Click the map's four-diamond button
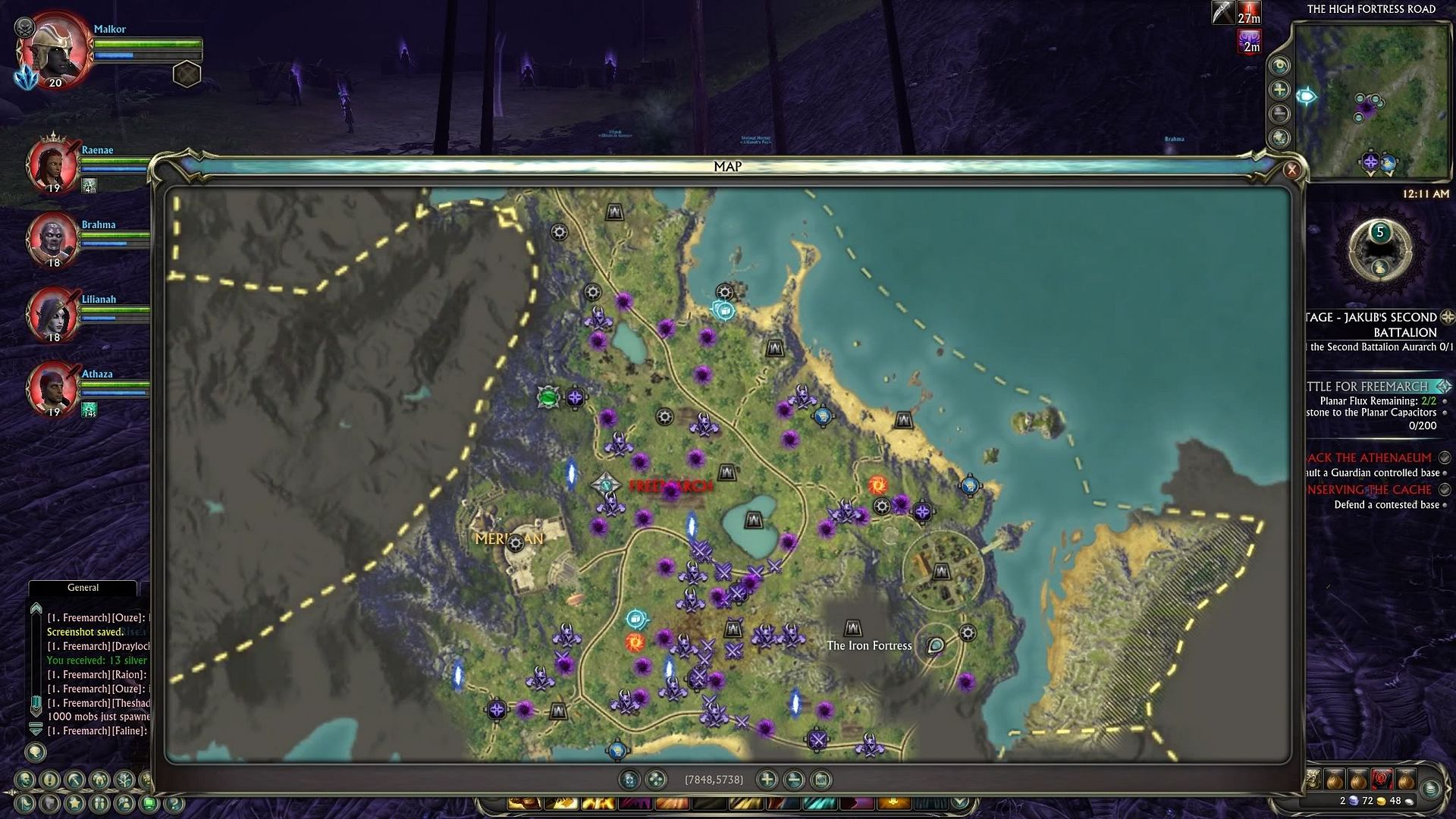This screenshot has height=819, width=1456. [656, 779]
